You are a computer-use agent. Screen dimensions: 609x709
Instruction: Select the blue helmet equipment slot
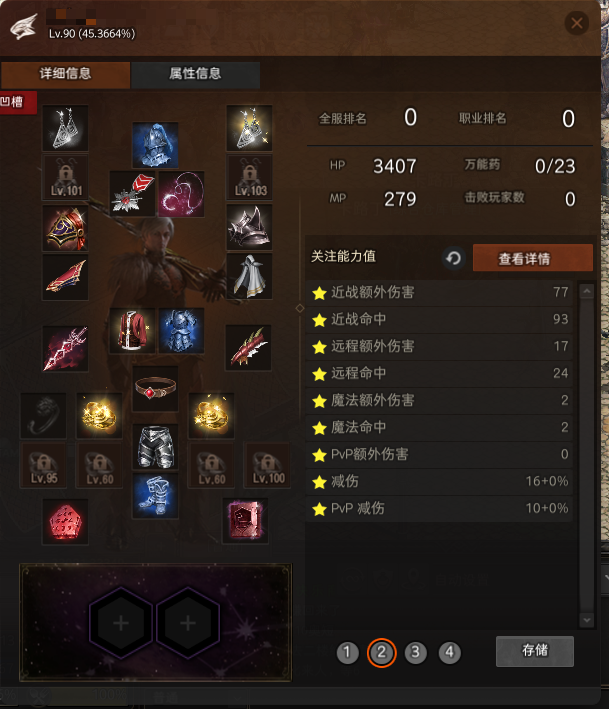(x=155, y=144)
